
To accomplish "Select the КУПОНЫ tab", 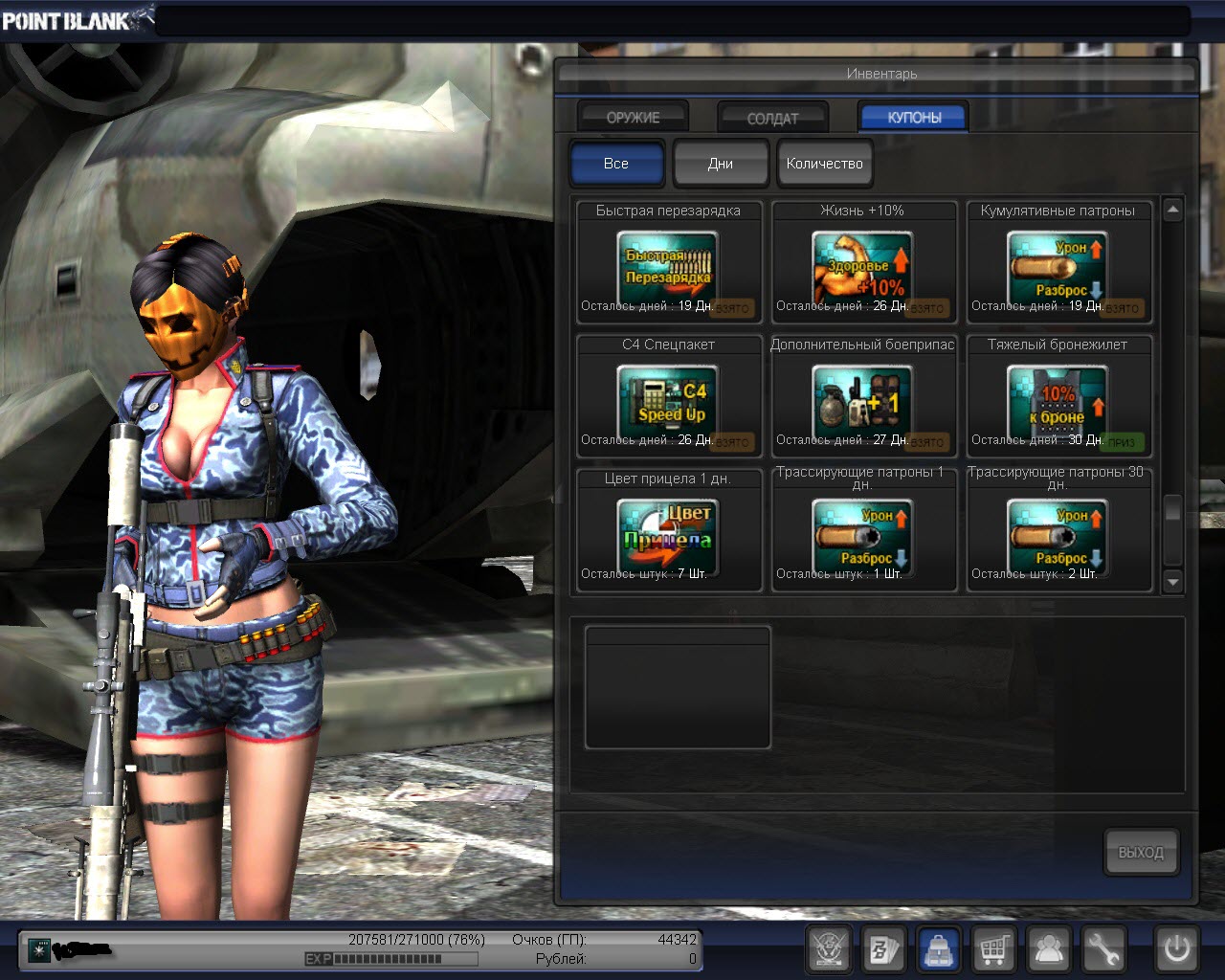I will [914, 117].
